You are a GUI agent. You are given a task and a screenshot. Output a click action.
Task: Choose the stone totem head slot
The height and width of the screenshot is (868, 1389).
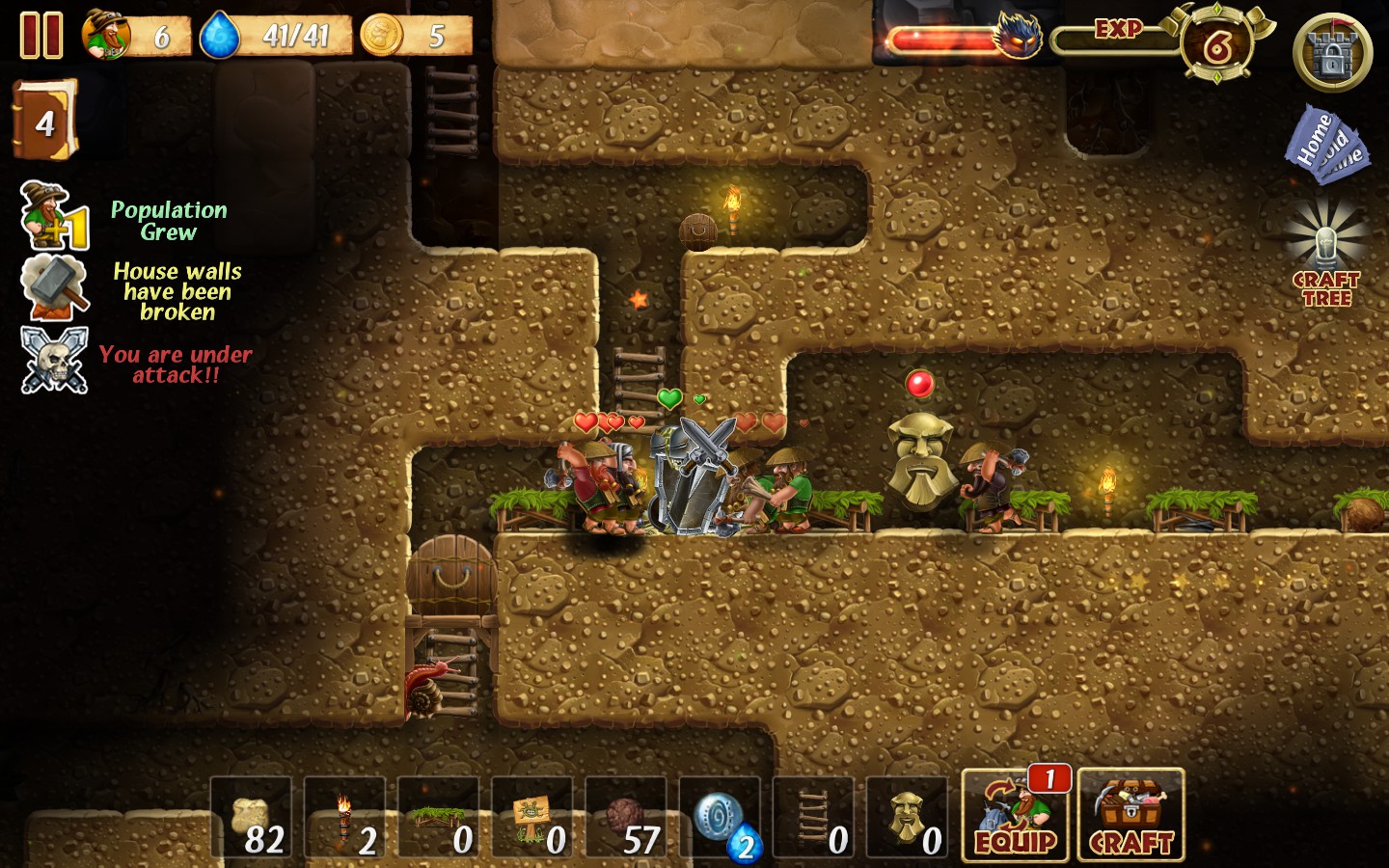(907, 819)
